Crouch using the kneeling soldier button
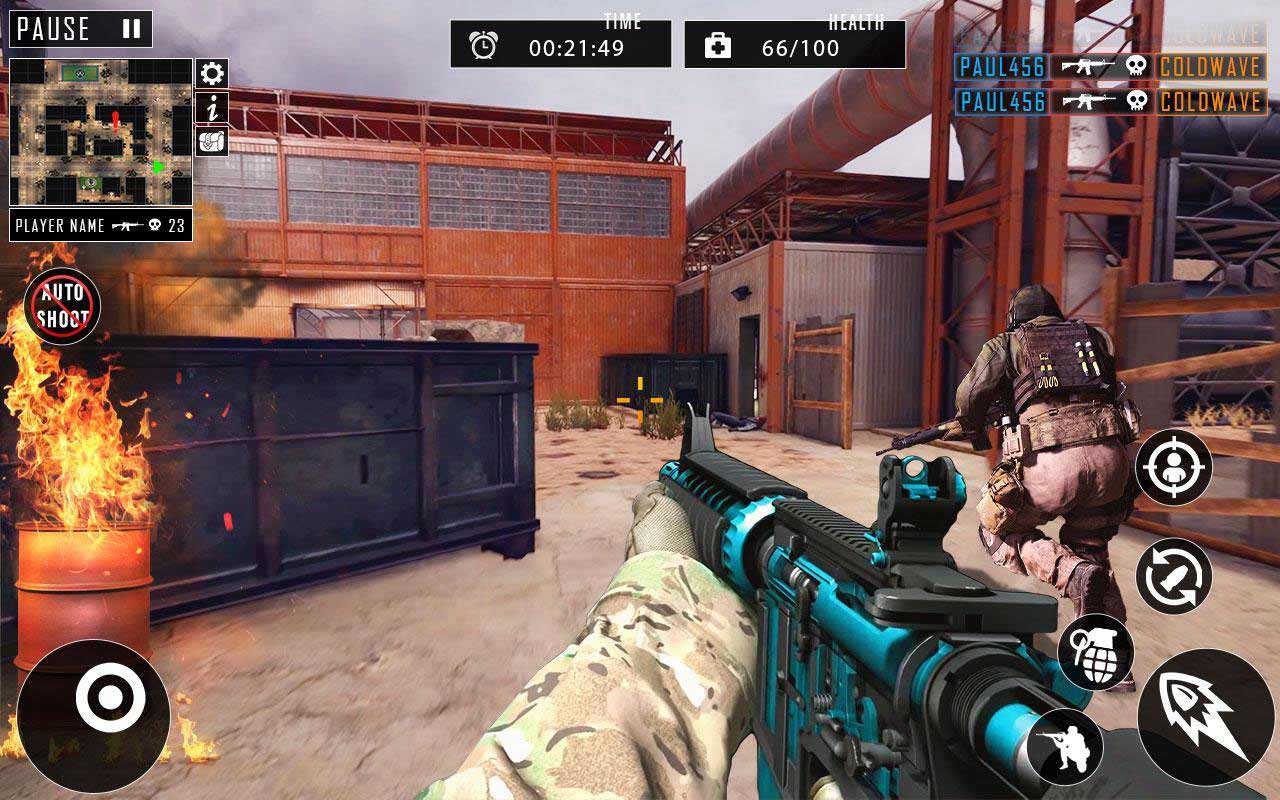The height and width of the screenshot is (800, 1280). coord(1064,746)
